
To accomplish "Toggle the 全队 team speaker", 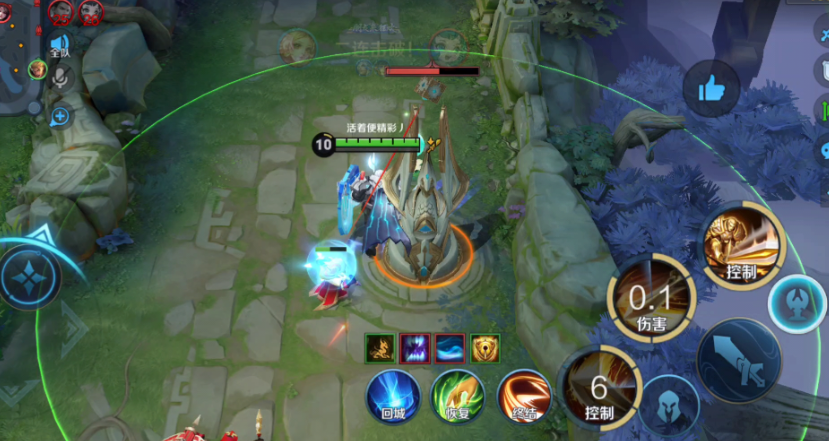I will [x=59, y=46].
